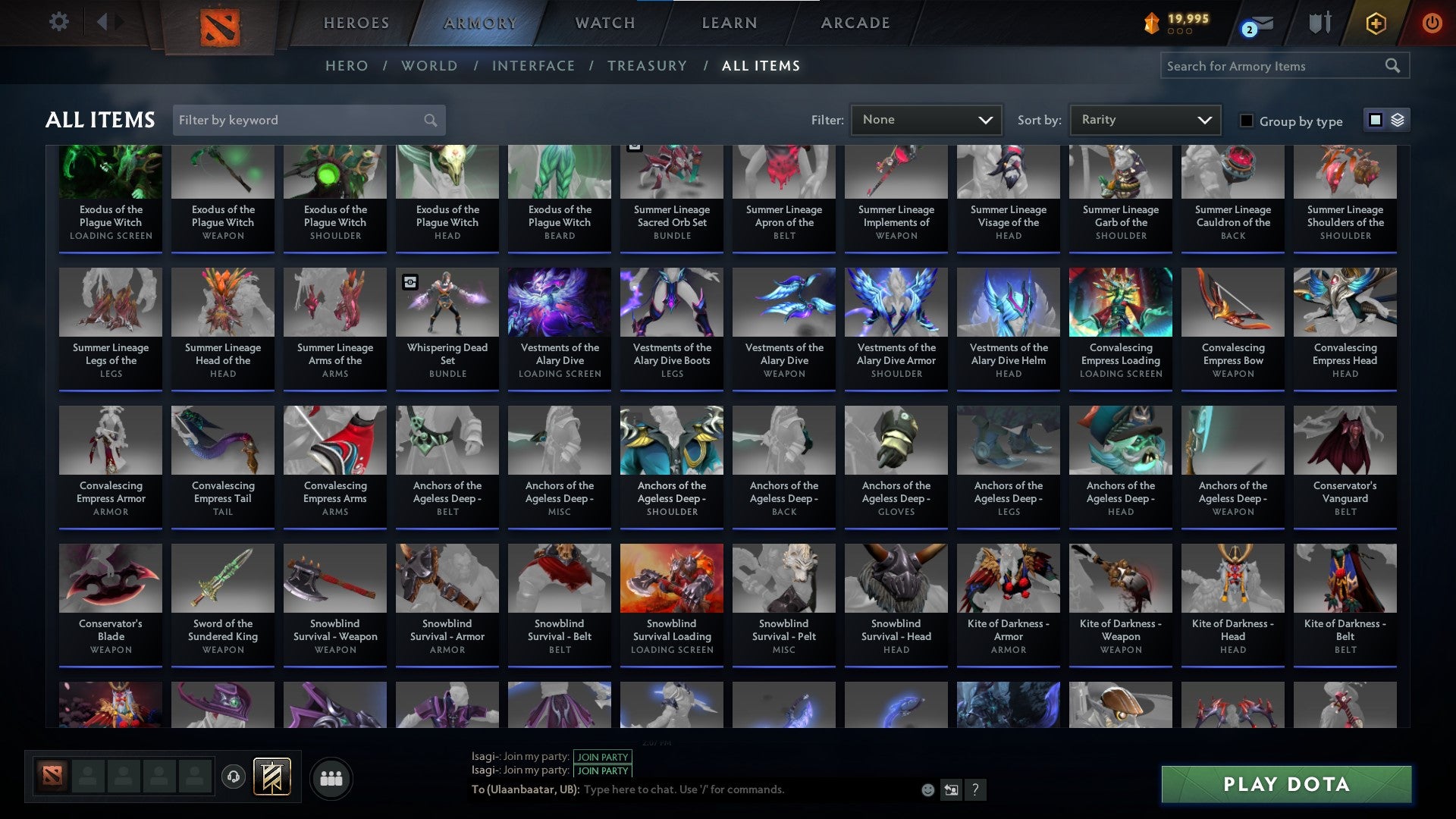Enable Group by type
Viewport: 1456px width, 819px height.
1246,120
